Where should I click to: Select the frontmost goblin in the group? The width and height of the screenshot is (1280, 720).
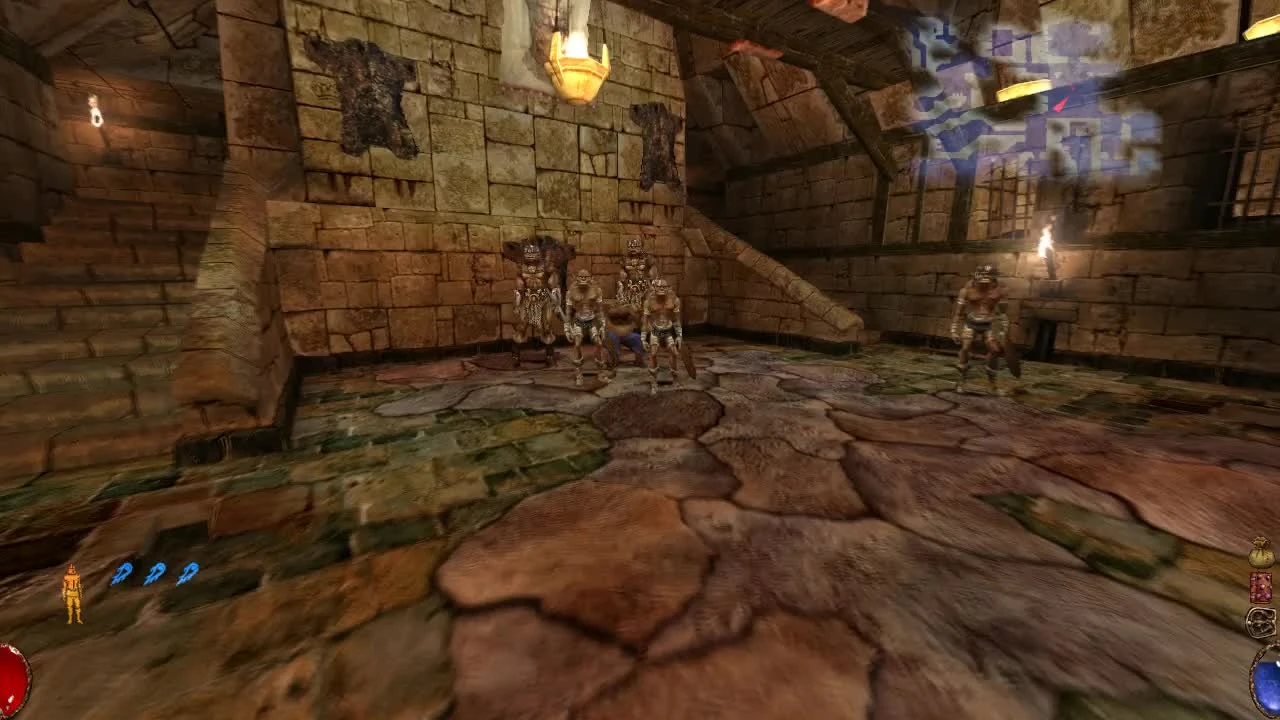(x=662, y=320)
